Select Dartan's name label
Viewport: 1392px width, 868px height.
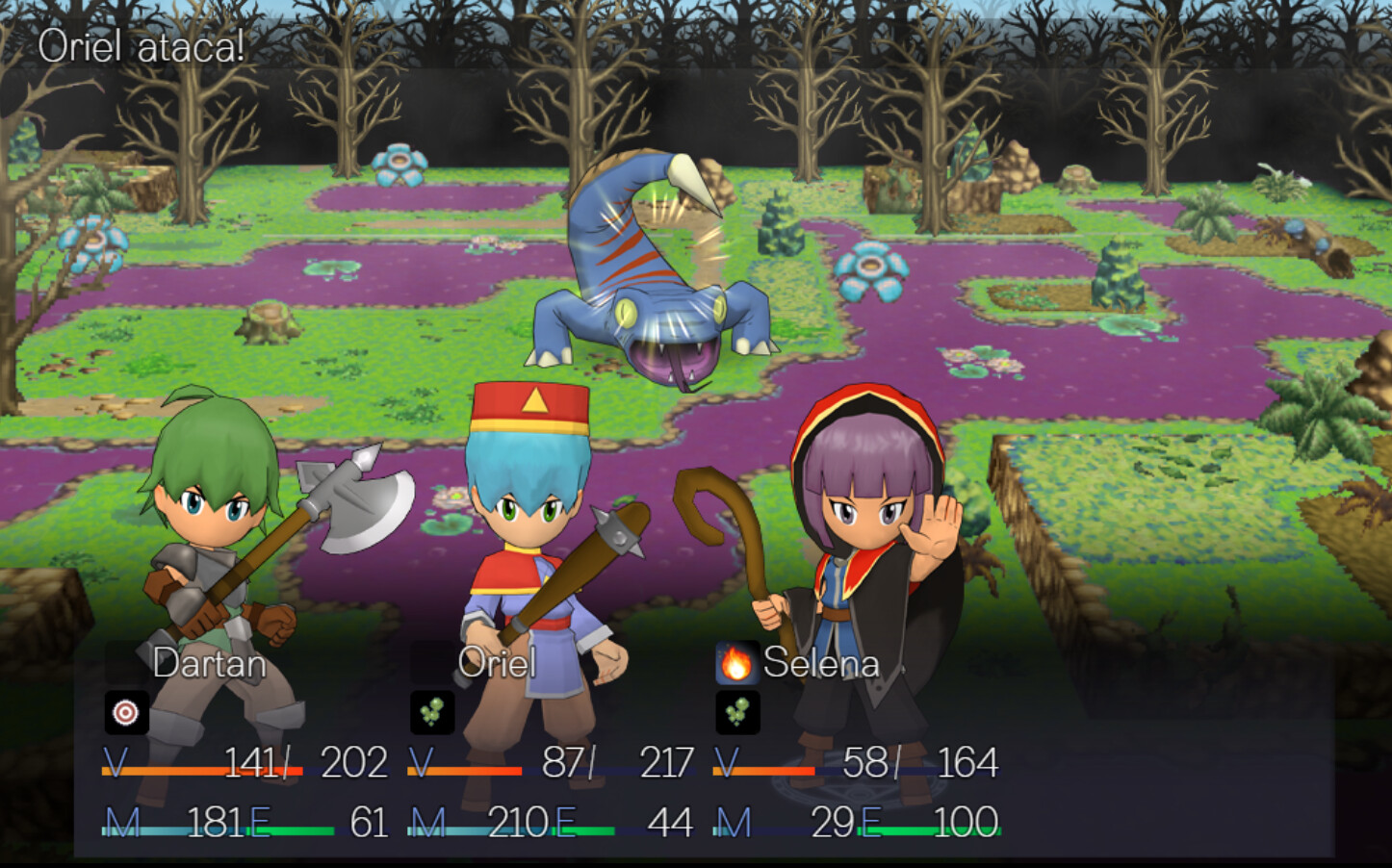point(210,663)
